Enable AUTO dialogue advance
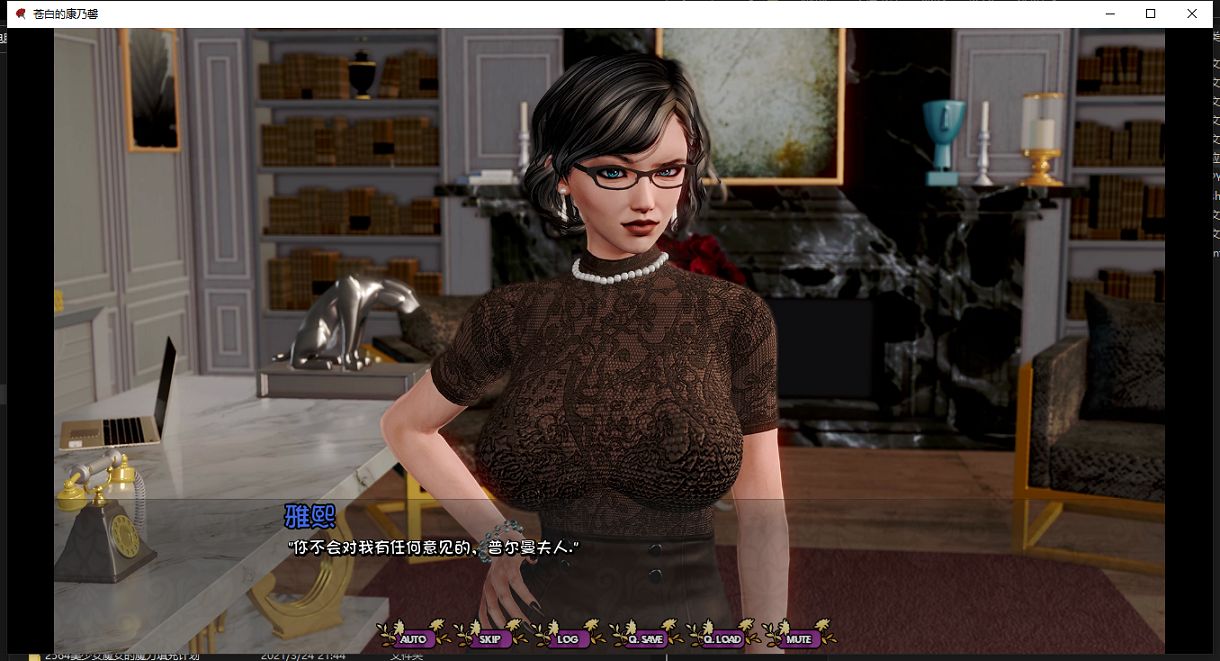 point(412,638)
